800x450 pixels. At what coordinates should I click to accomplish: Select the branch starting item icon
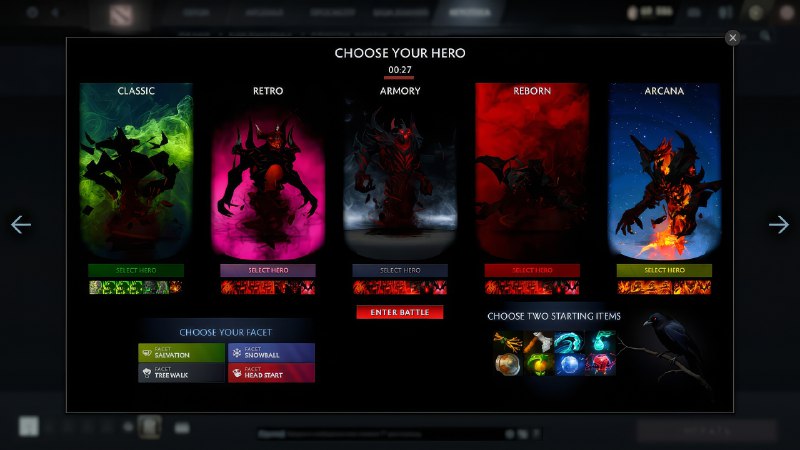point(506,342)
